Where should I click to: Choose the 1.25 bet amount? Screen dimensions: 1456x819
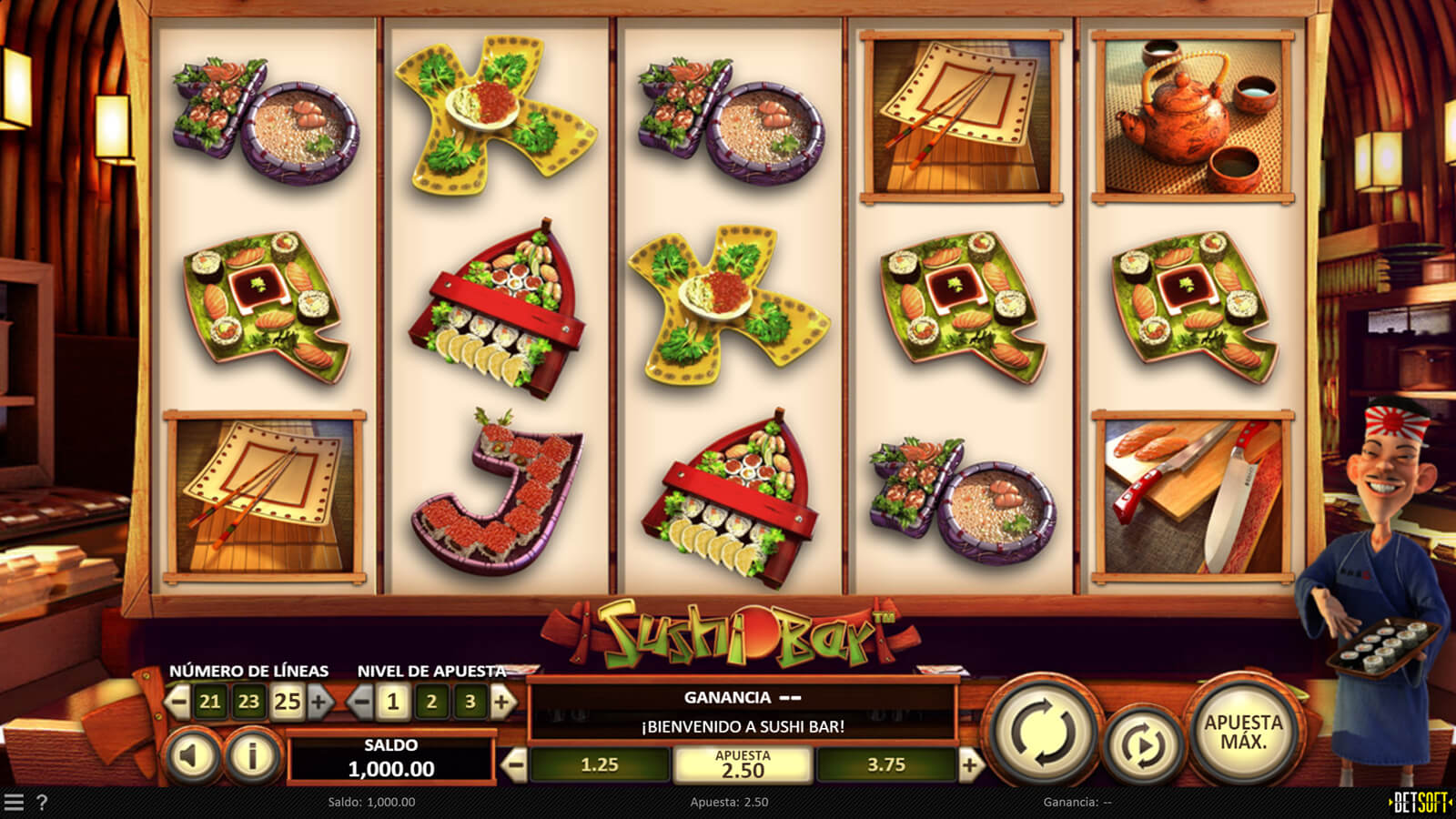(600, 765)
